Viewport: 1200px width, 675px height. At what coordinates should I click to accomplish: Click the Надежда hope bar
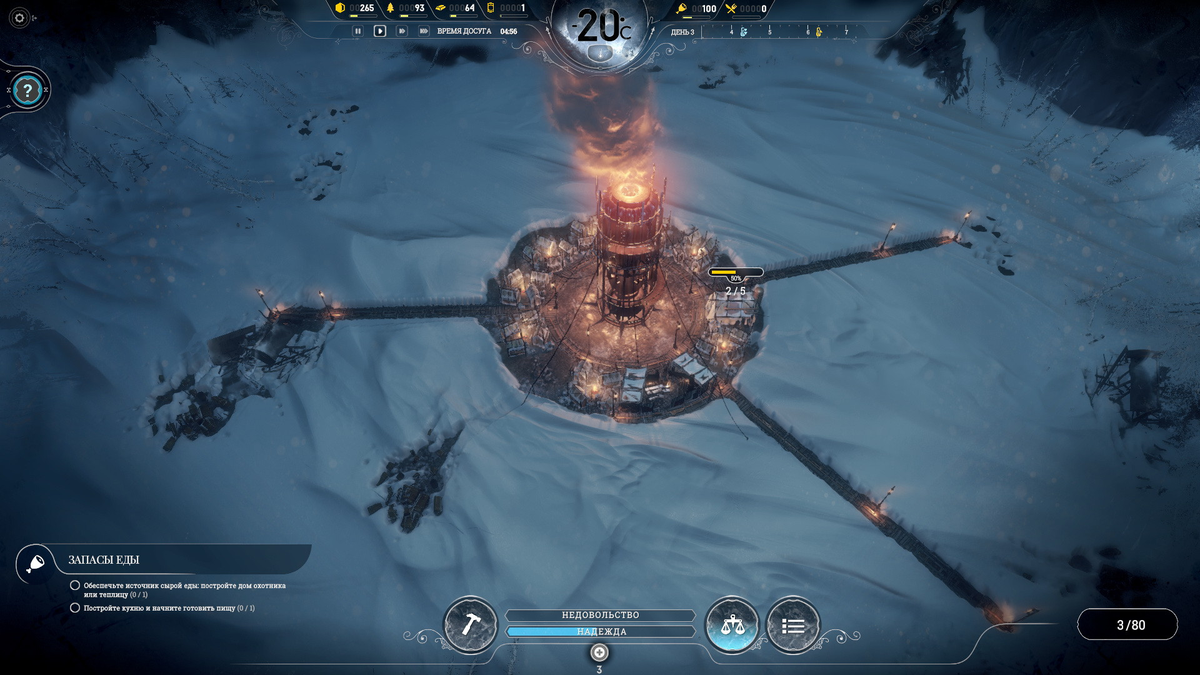[600, 632]
